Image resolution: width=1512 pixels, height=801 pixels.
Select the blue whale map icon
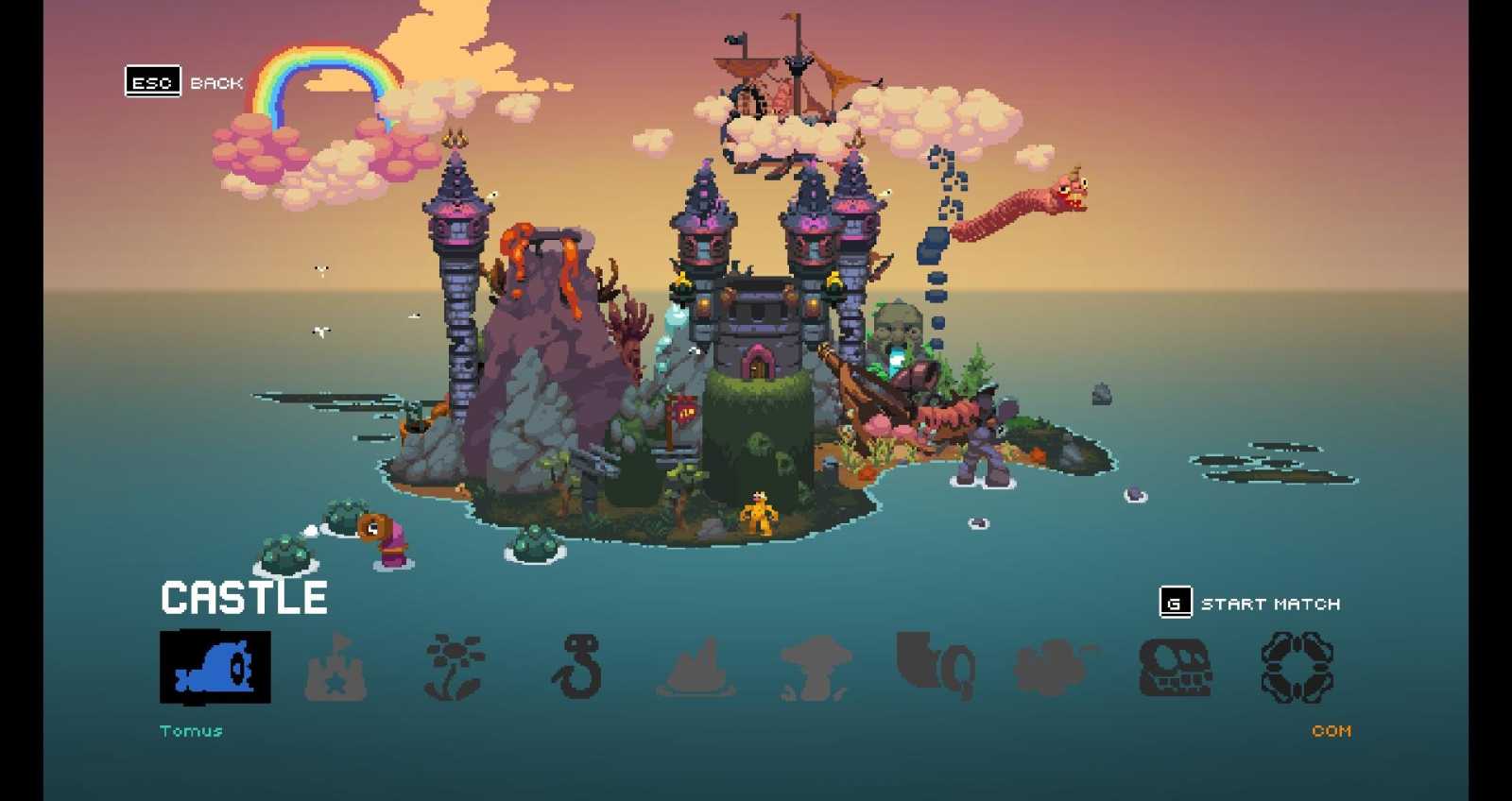click(x=215, y=666)
